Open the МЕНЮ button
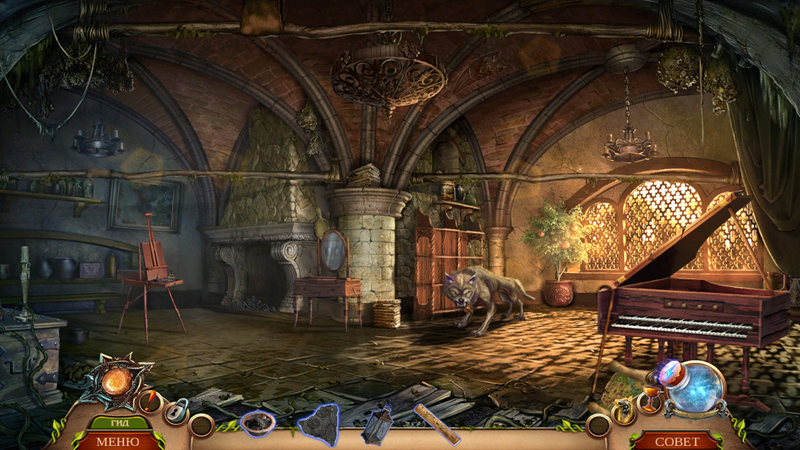800x450 pixels. click(119, 441)
